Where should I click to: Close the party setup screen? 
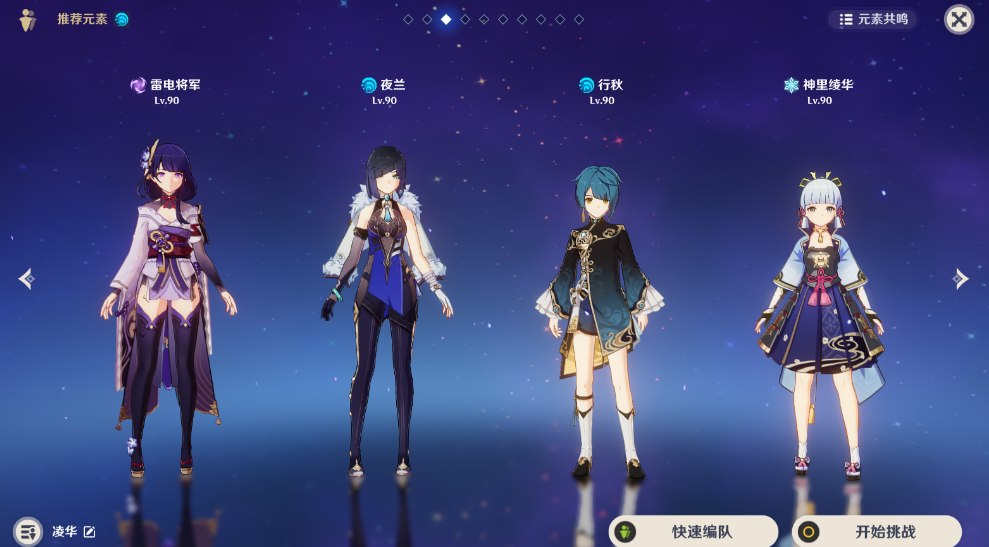pos(959,19)
